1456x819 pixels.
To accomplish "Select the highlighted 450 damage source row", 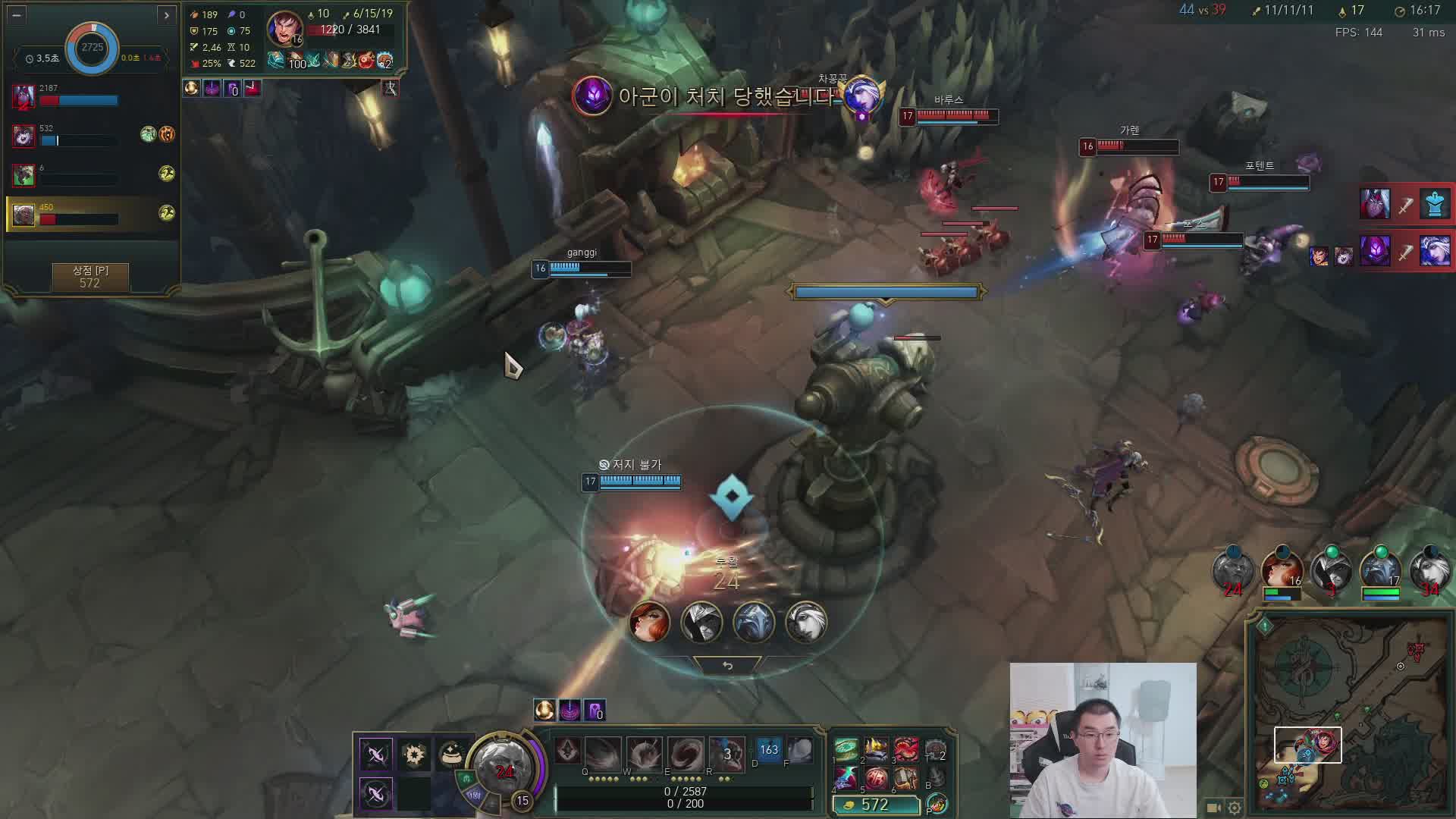I will (x=91, y=214).
